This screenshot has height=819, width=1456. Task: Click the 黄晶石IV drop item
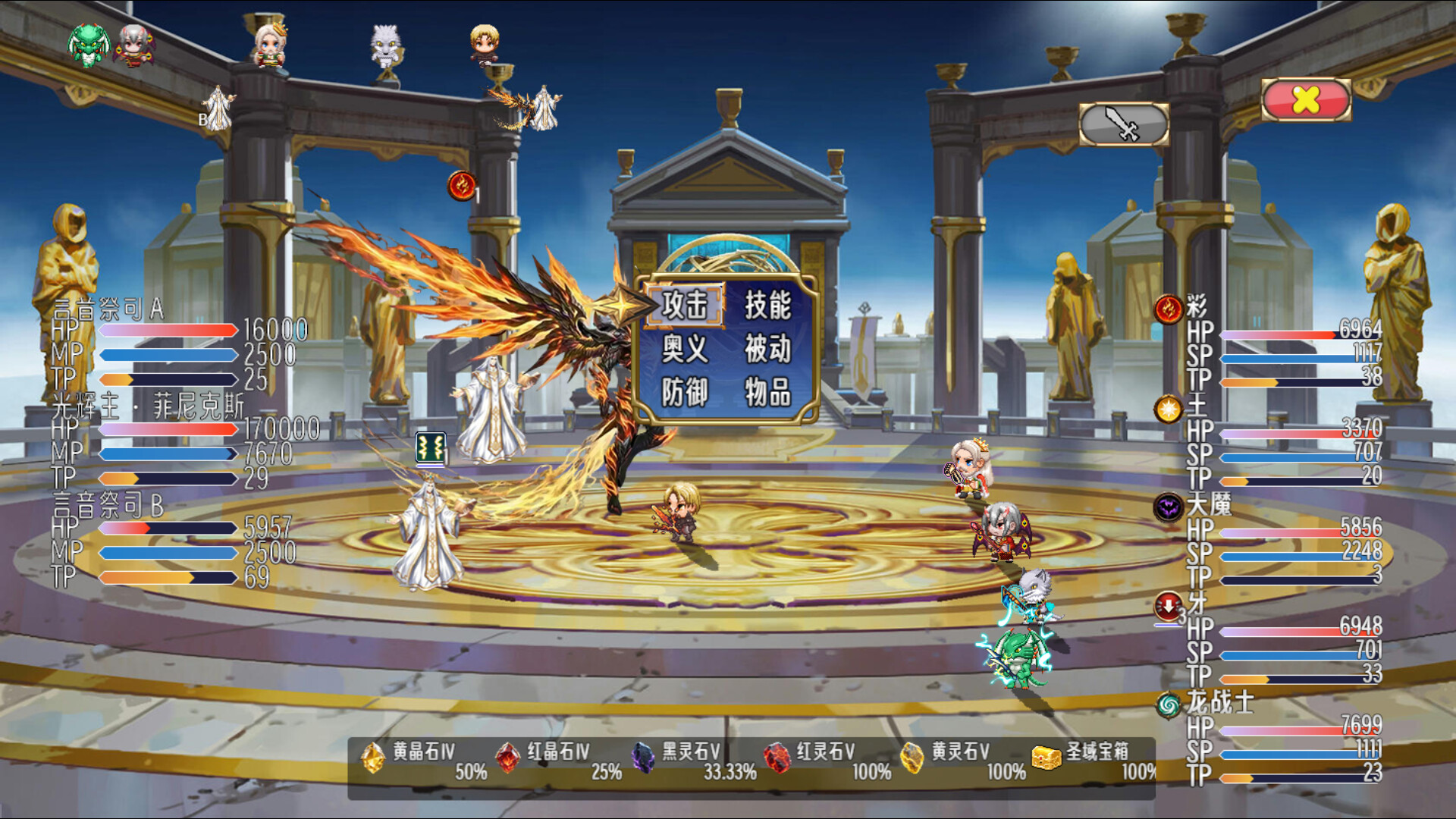pos(372,757)
